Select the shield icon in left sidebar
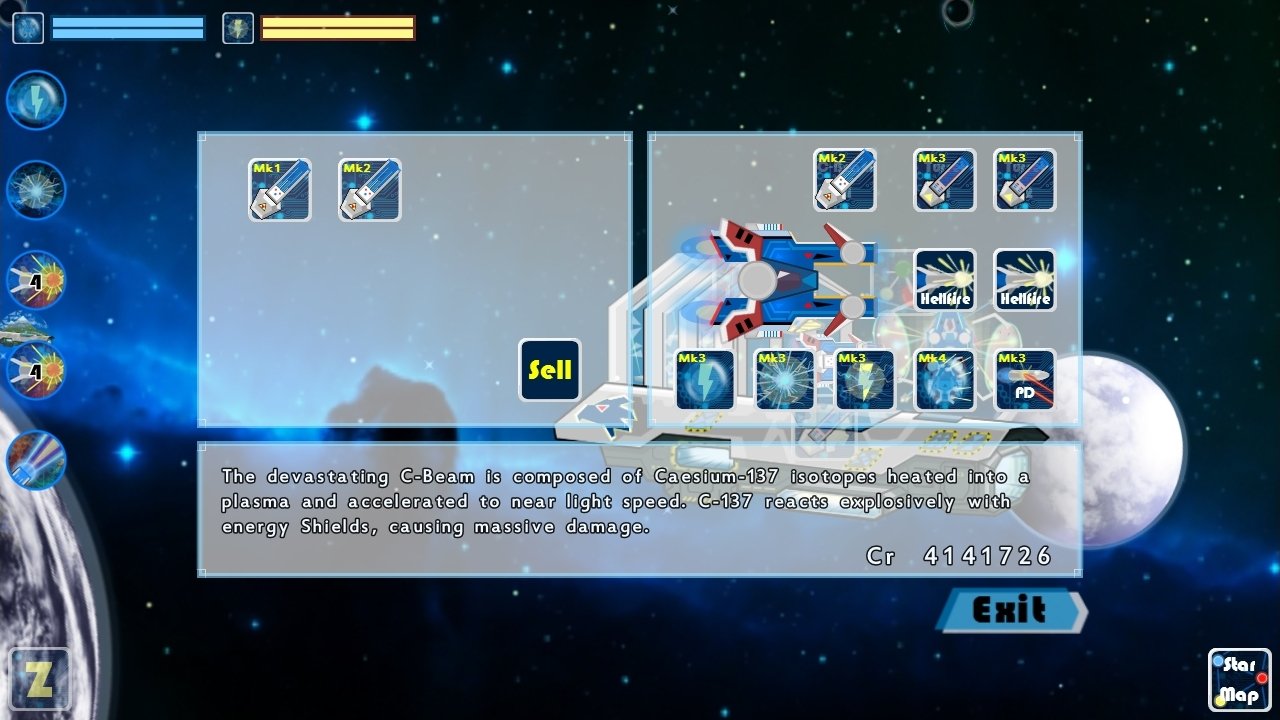The height and width of the screenshot is (720, 1280). pyautogui.click(x=35, y=190)
